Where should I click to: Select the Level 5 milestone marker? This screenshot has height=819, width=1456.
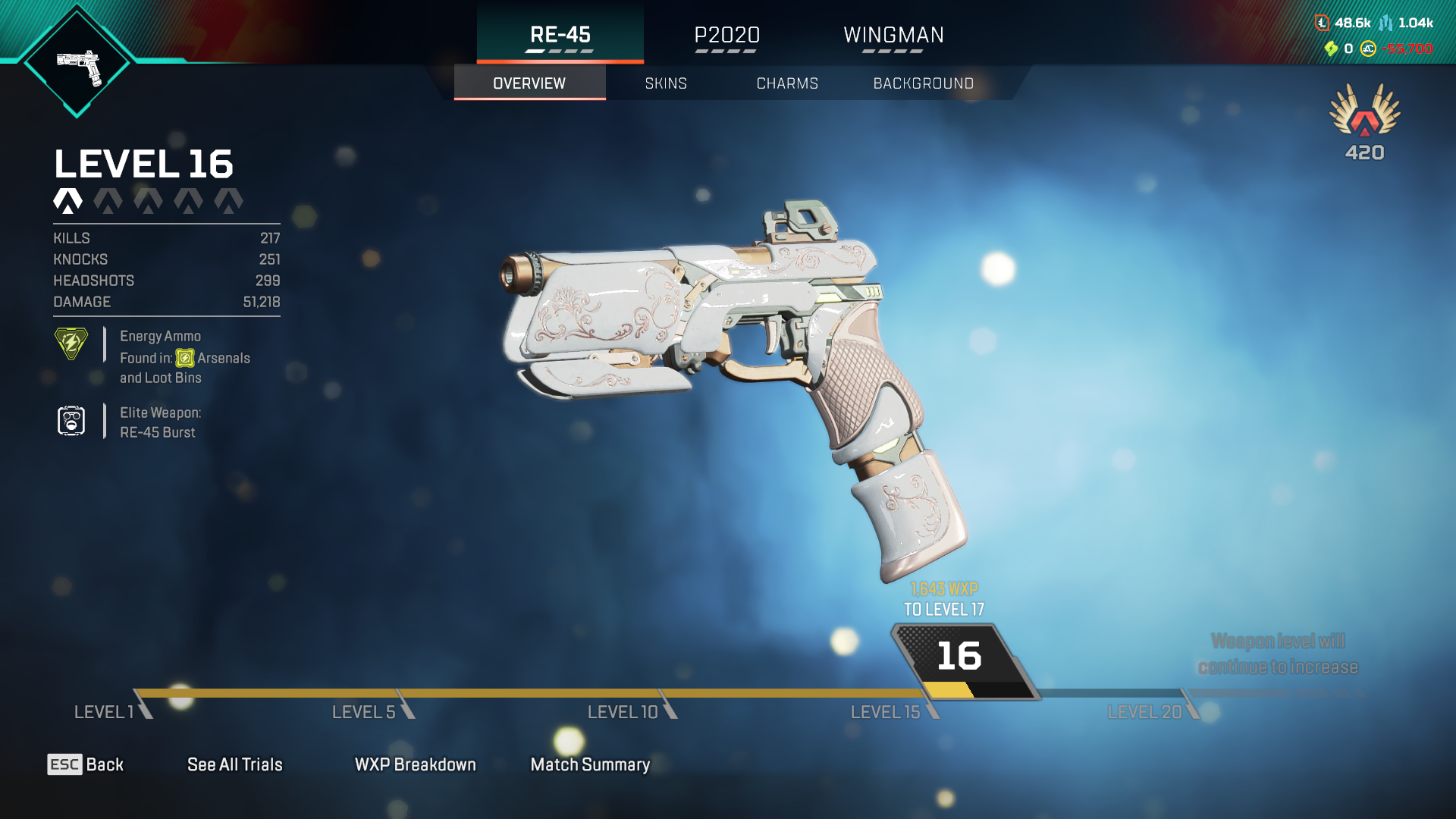click(366, 711)
